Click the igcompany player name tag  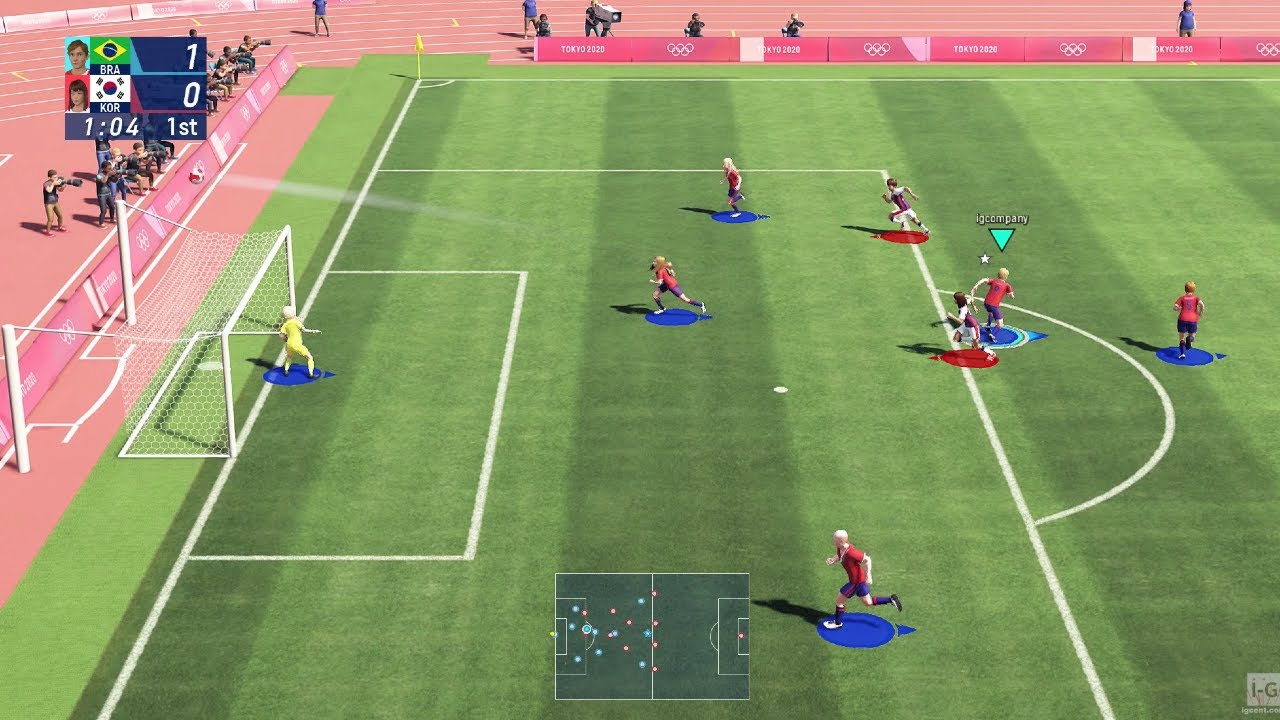[x=1001, y=219]
